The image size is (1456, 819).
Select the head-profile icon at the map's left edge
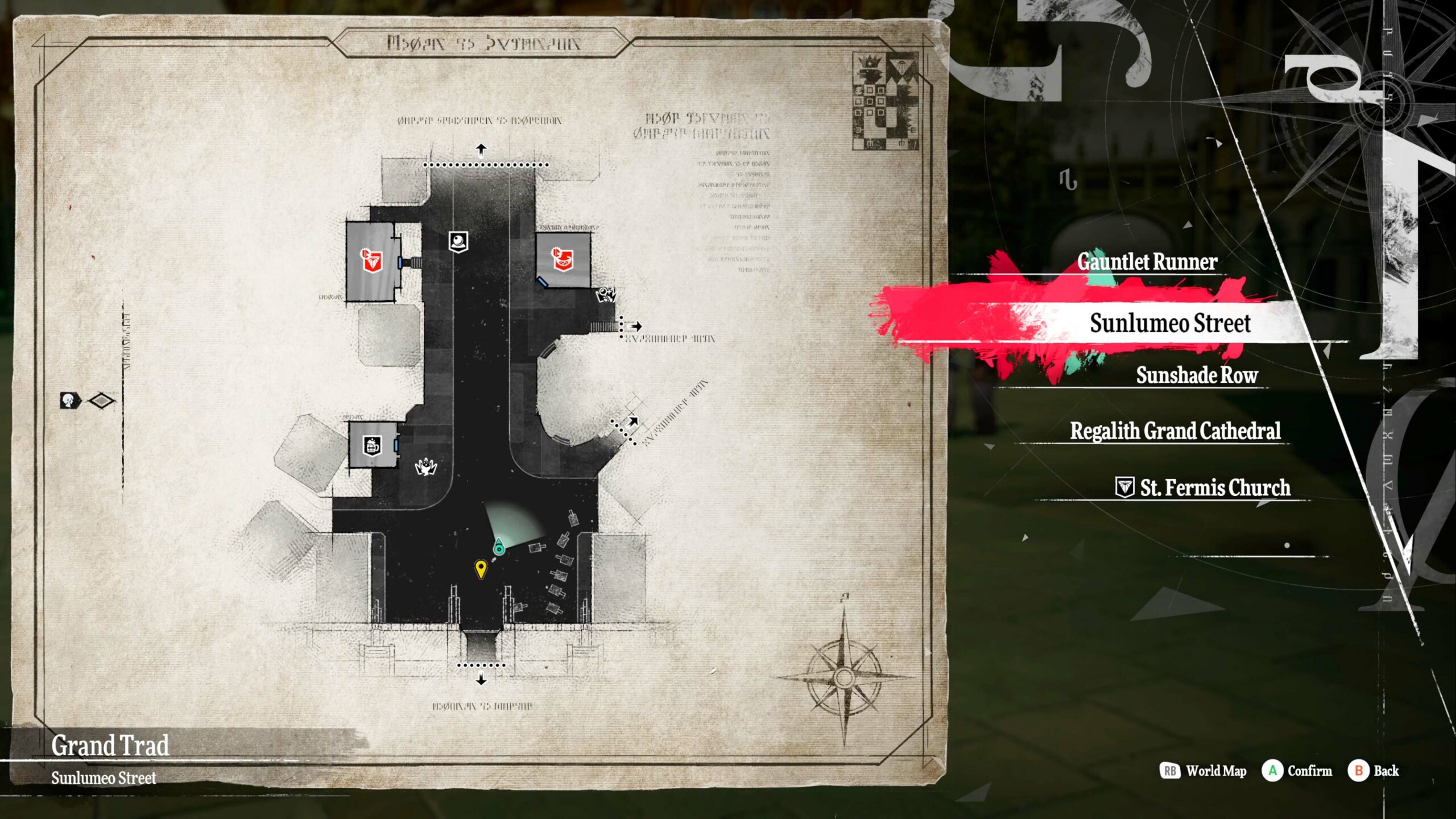(x=70, y=400)
